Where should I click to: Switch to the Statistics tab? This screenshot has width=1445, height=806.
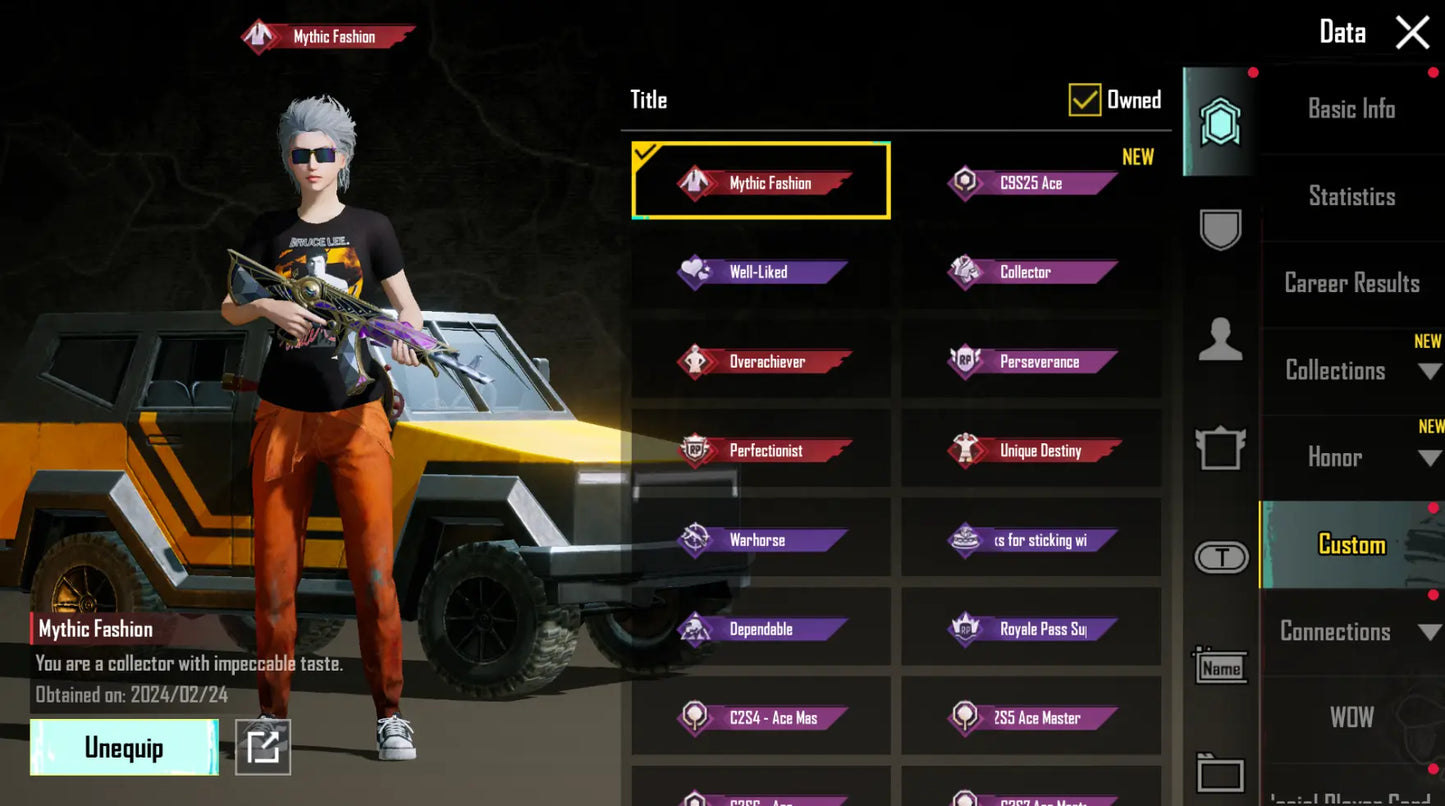[1351, 196]
